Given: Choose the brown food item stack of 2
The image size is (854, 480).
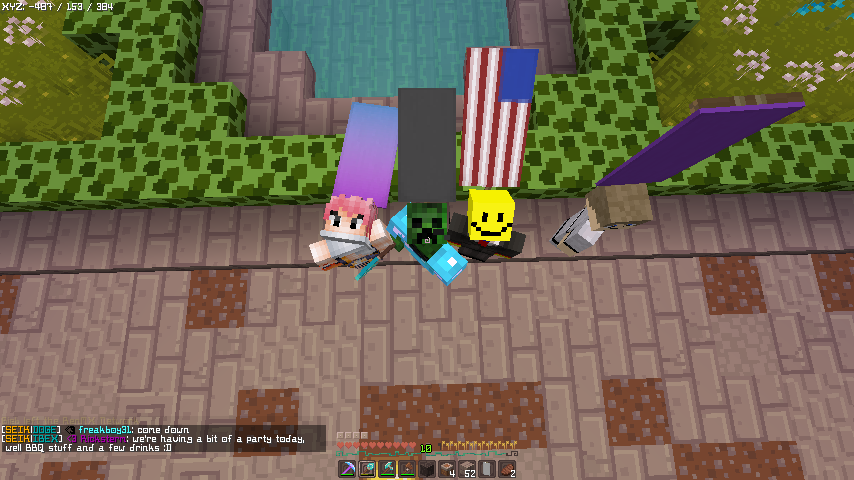Looking at the screenshot, I should (x=507, y=469).
